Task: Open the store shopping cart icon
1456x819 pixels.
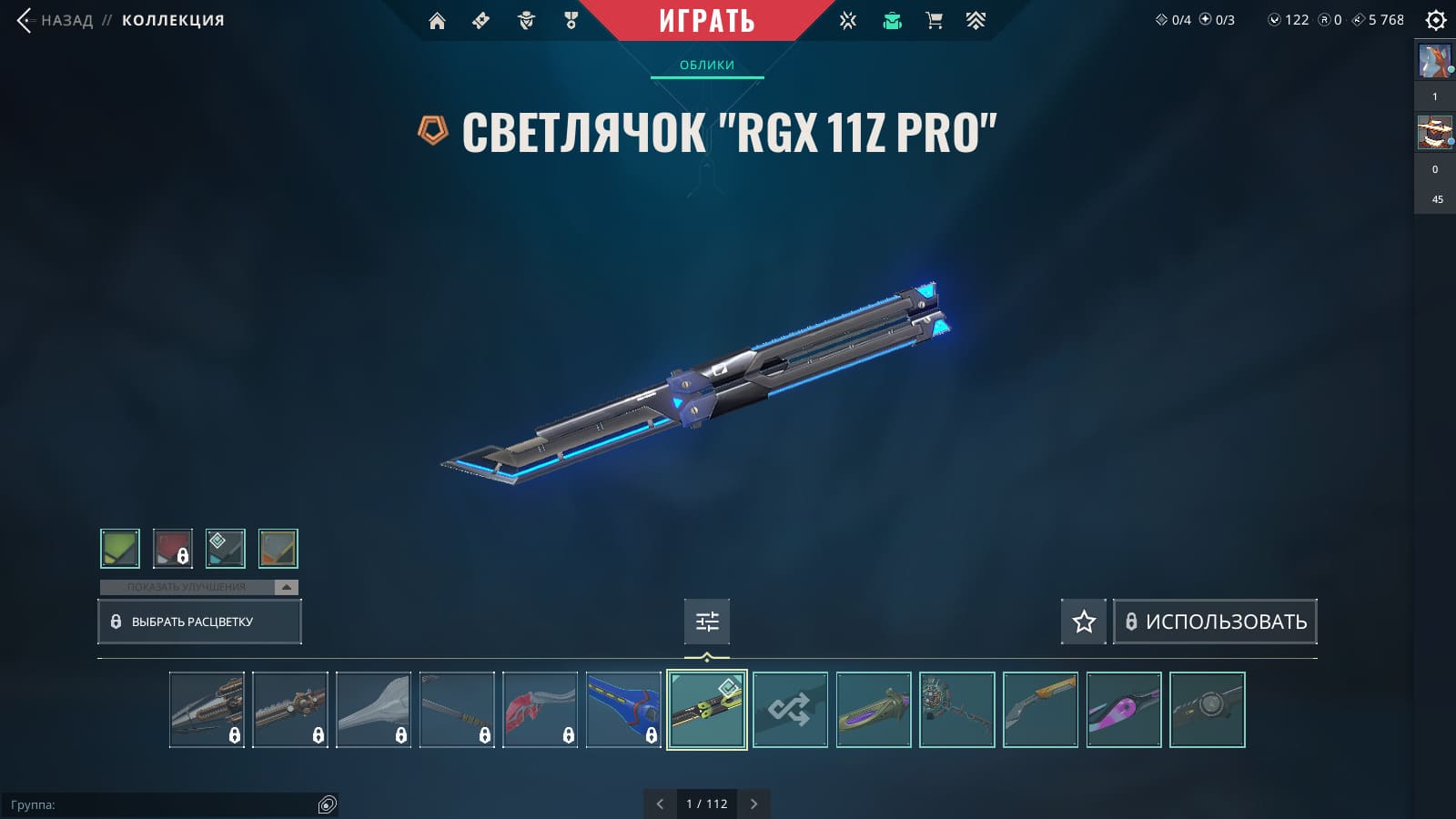Action: tap(934, 21)
